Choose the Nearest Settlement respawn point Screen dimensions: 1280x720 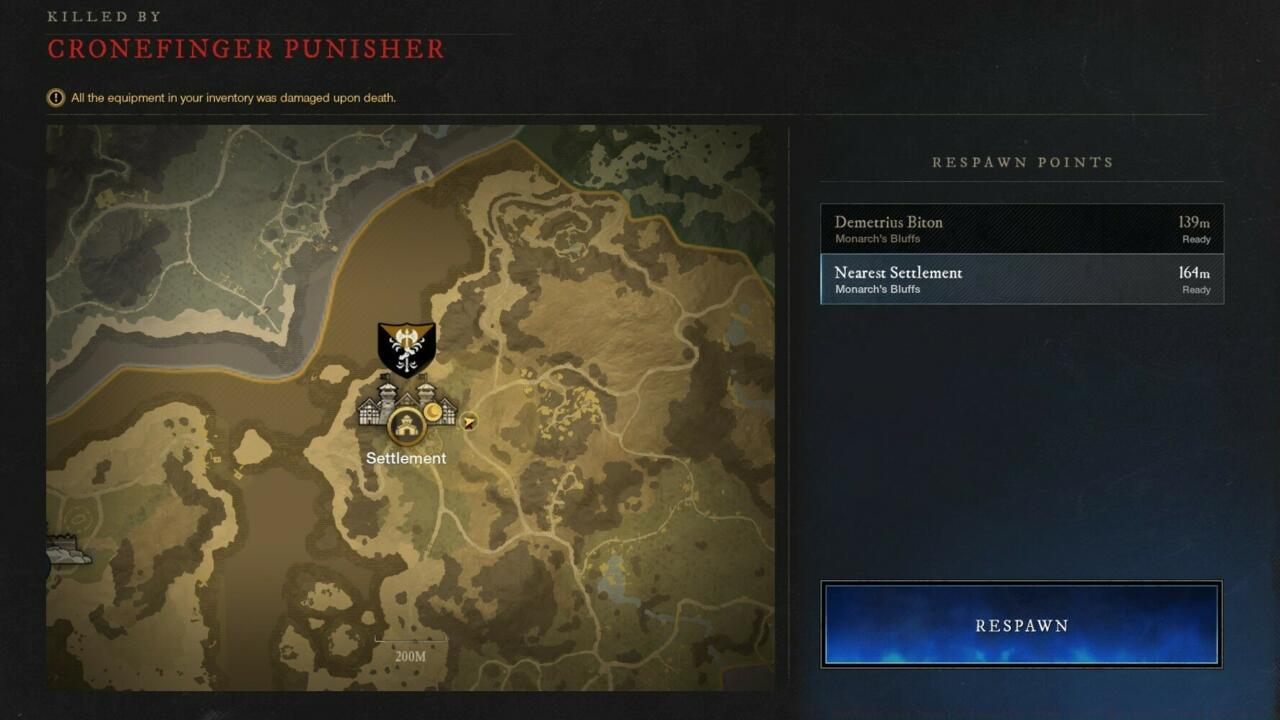click(x=1021, y=279)
